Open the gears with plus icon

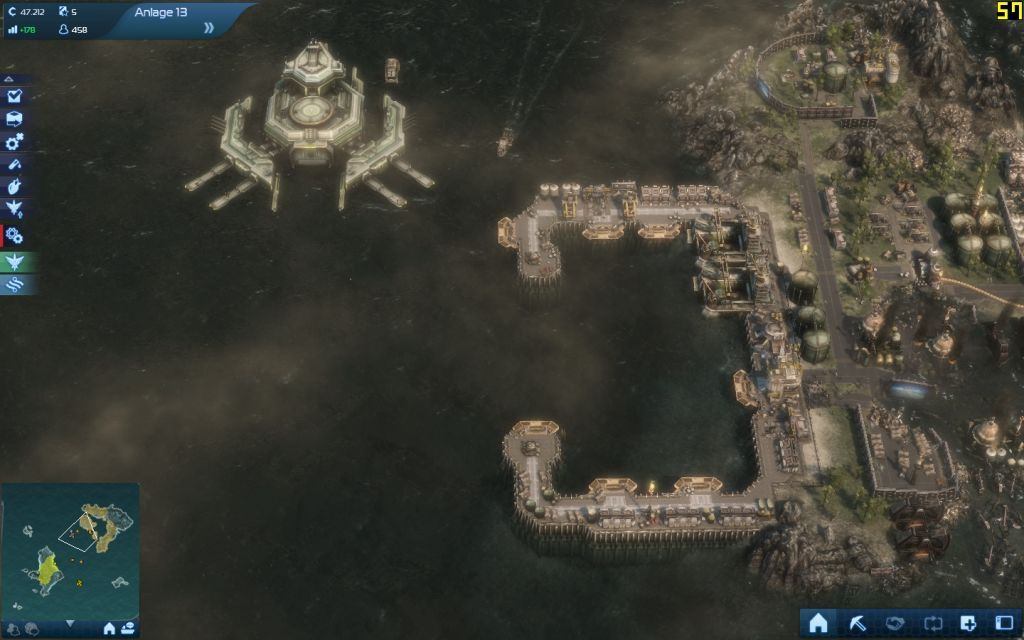15,142
